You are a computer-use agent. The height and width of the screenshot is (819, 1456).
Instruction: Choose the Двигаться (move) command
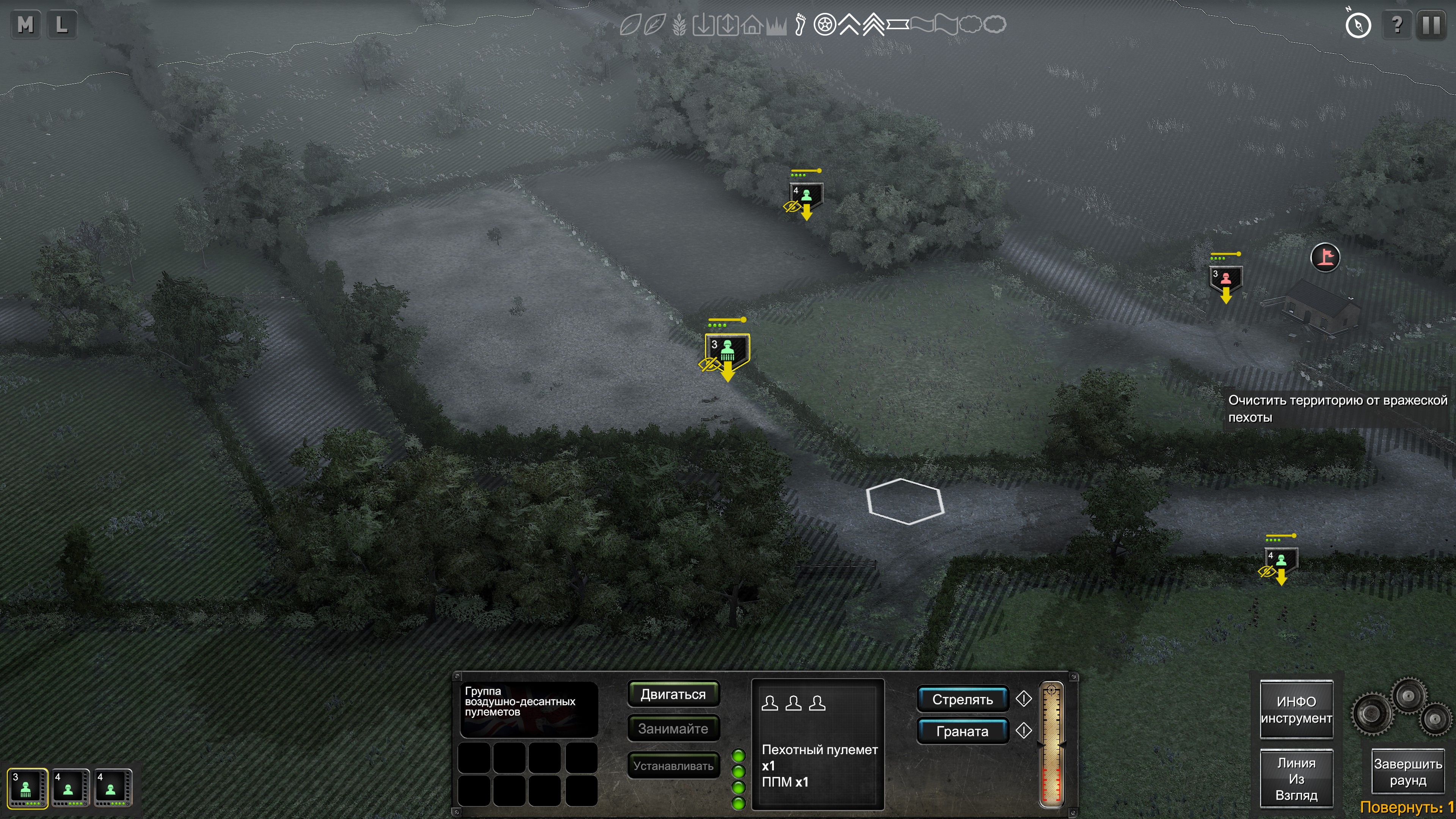coord(673,694)
